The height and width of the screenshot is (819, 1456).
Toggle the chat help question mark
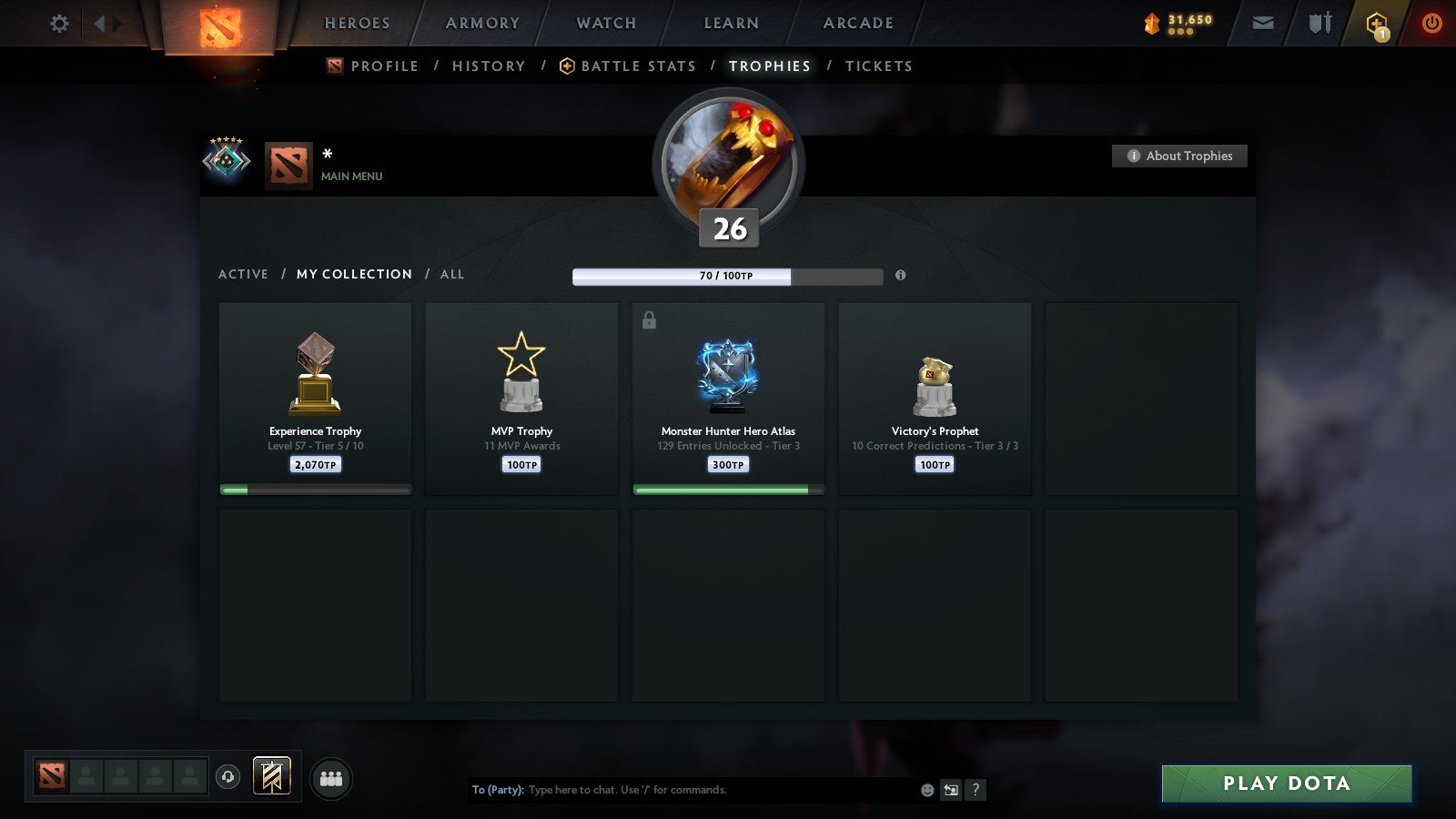(x=976, y=790)
